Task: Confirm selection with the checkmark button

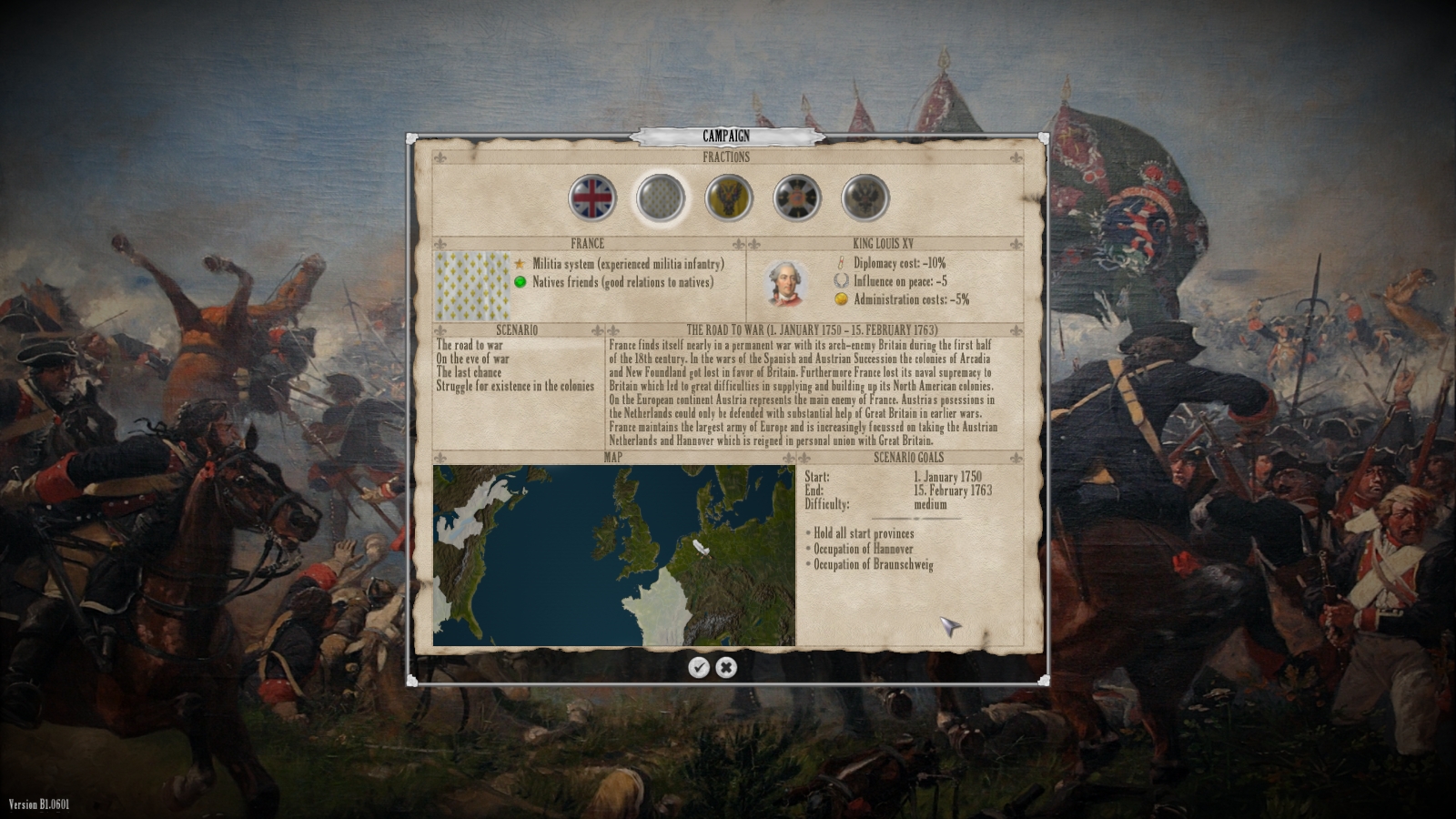Action: coord(699,667)
